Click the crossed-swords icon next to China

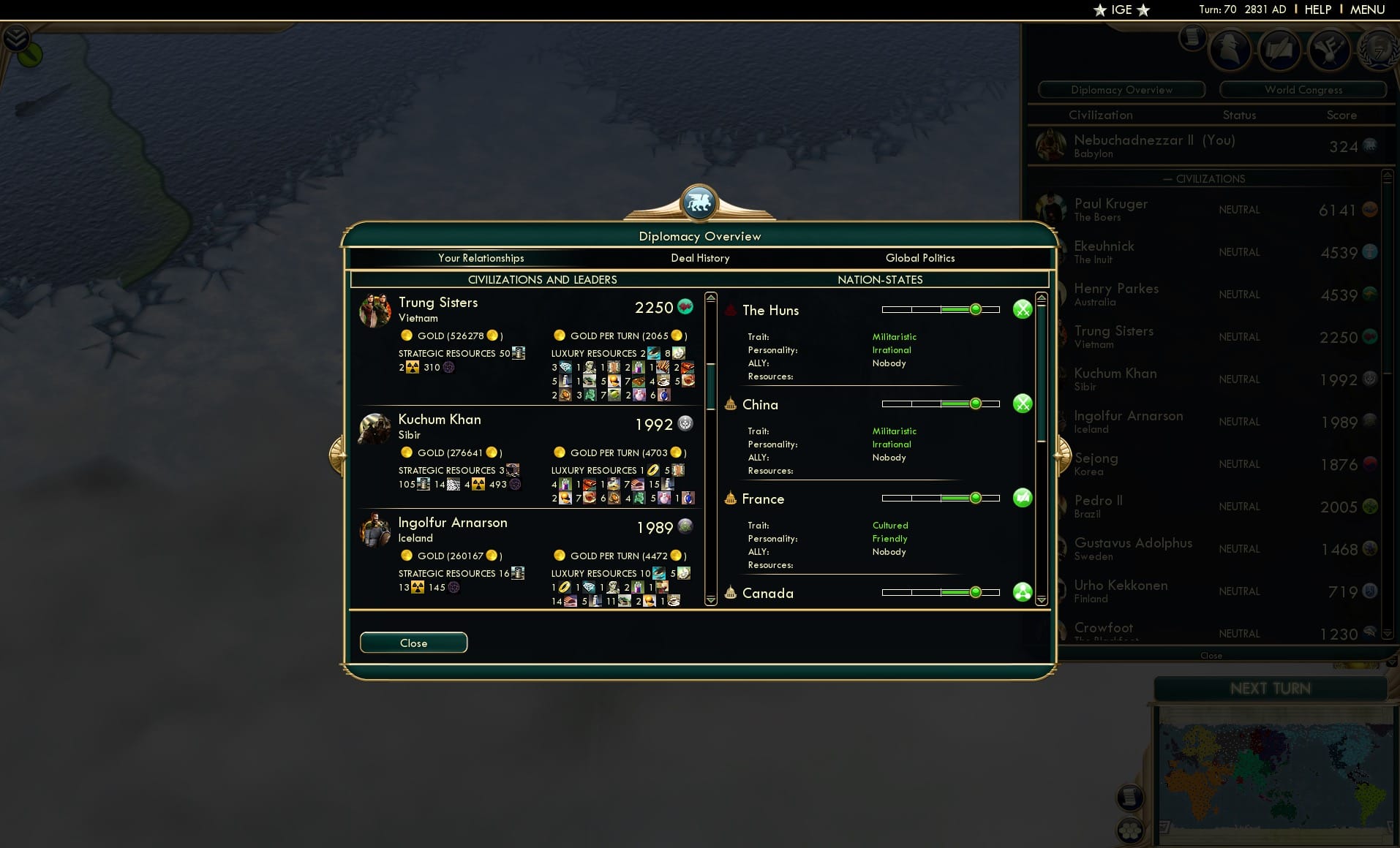1023,403
